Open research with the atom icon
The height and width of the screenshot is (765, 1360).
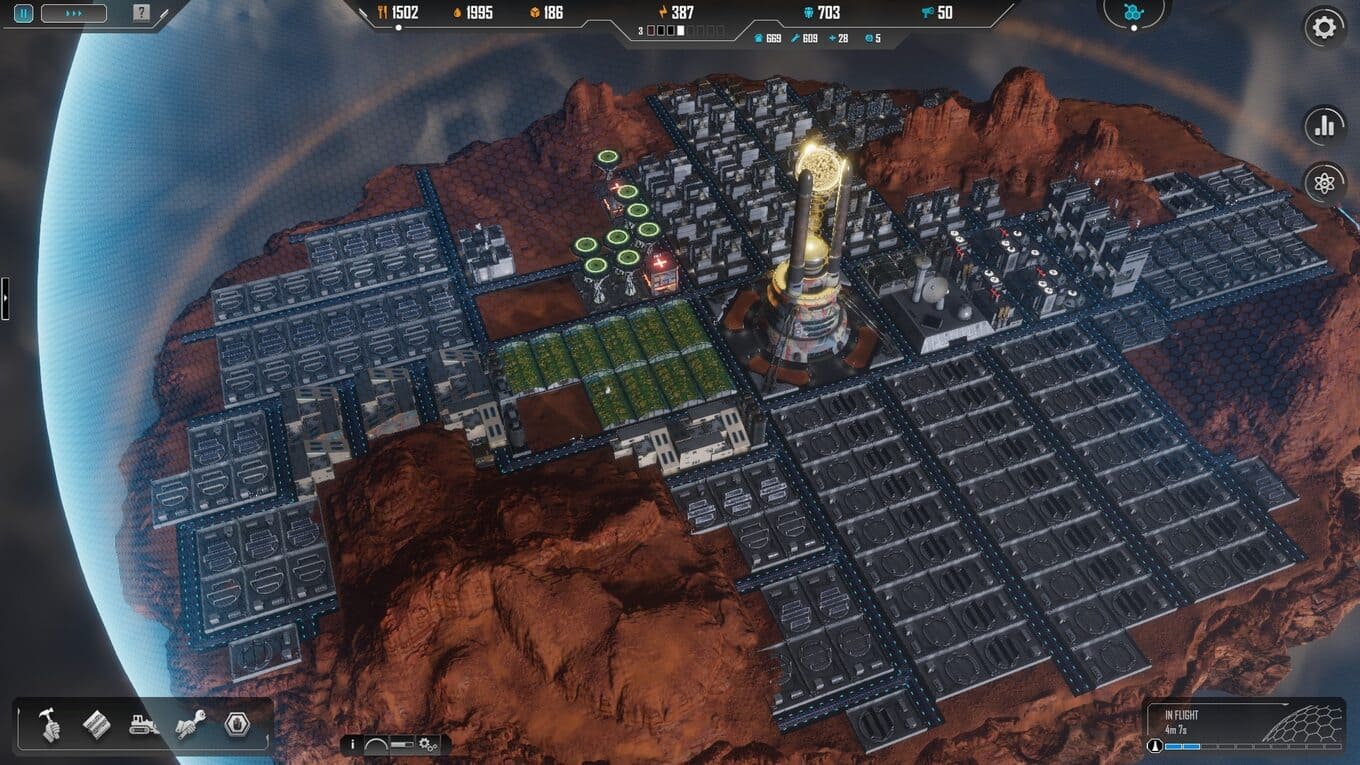point(1324,183)
